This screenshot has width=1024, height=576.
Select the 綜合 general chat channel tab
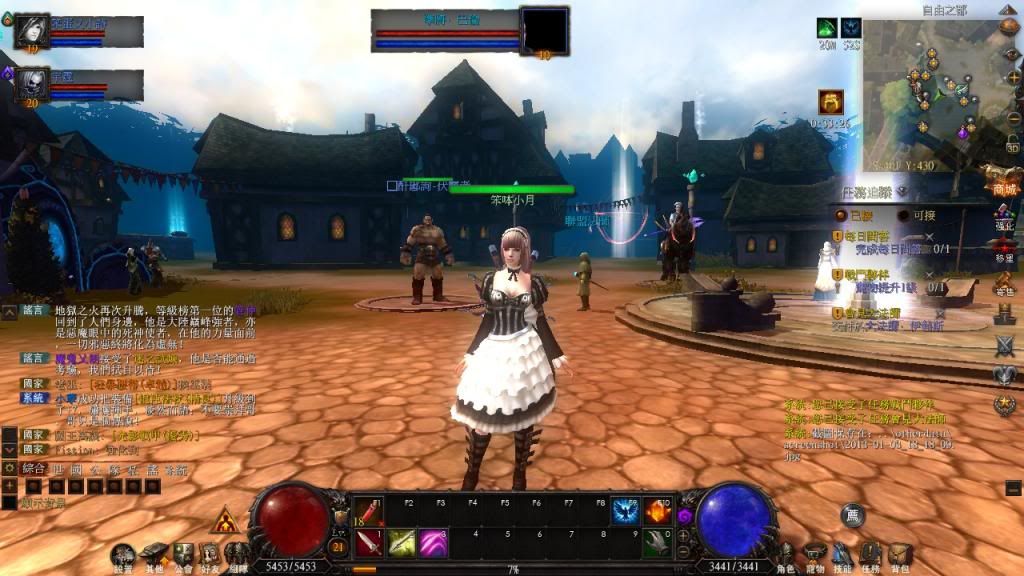(34, 469)
